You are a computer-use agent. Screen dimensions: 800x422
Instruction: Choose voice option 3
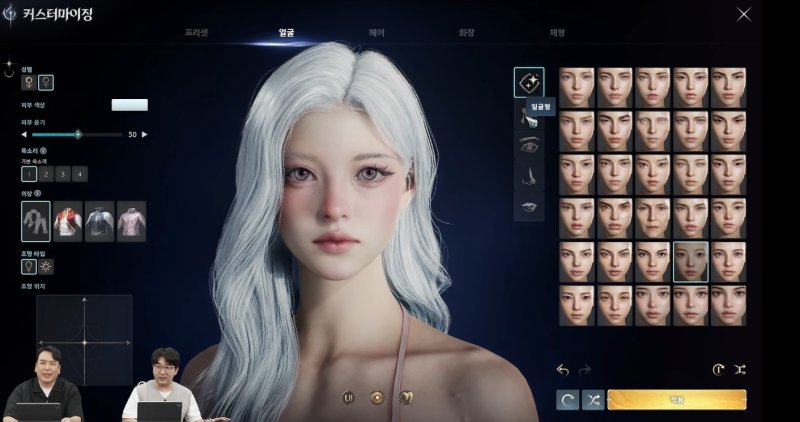point(62,174)
